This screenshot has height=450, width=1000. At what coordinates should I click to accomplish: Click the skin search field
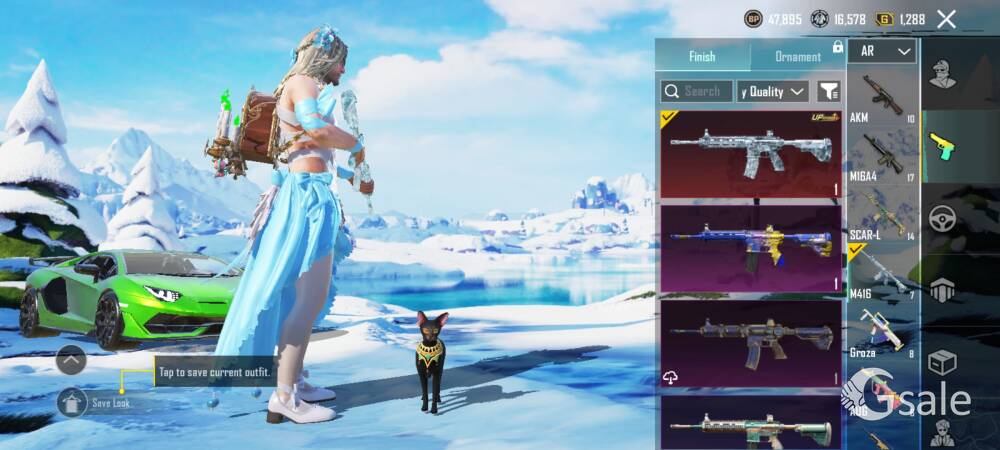coord(697,91)
